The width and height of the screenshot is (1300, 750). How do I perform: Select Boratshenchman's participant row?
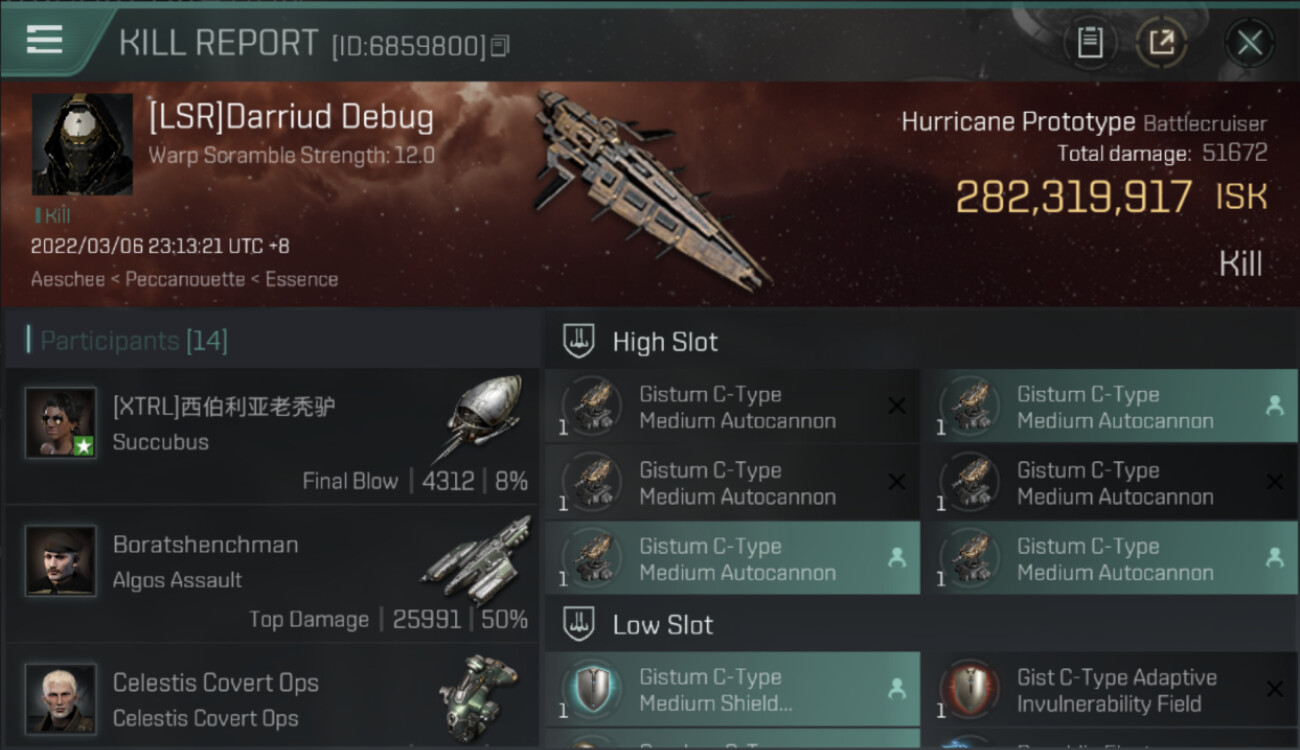270,574
